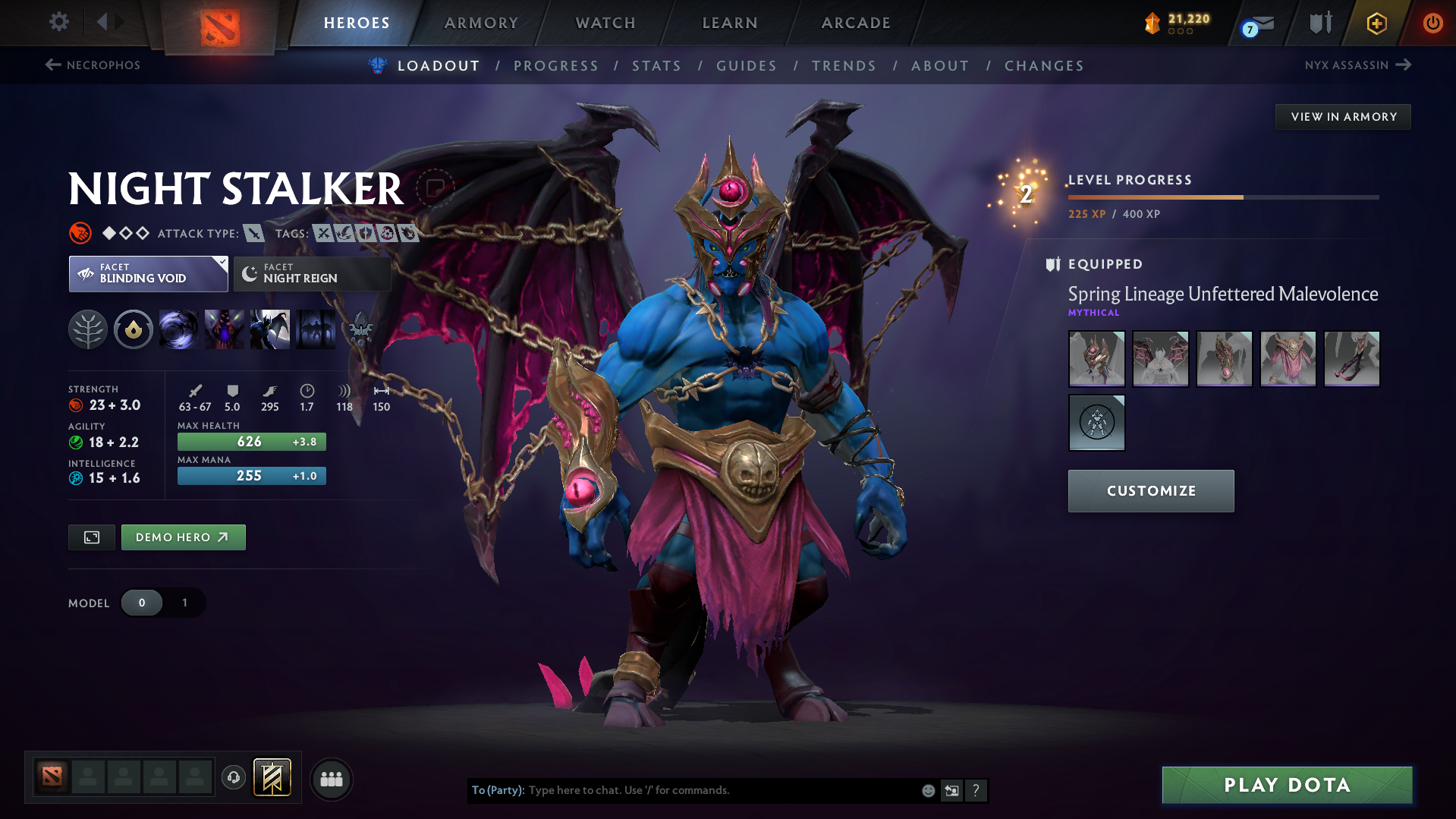The width and height of the screenshot is (1456, 819).
Task: Click the DEMO HERO button
Action: click(183, 537)
